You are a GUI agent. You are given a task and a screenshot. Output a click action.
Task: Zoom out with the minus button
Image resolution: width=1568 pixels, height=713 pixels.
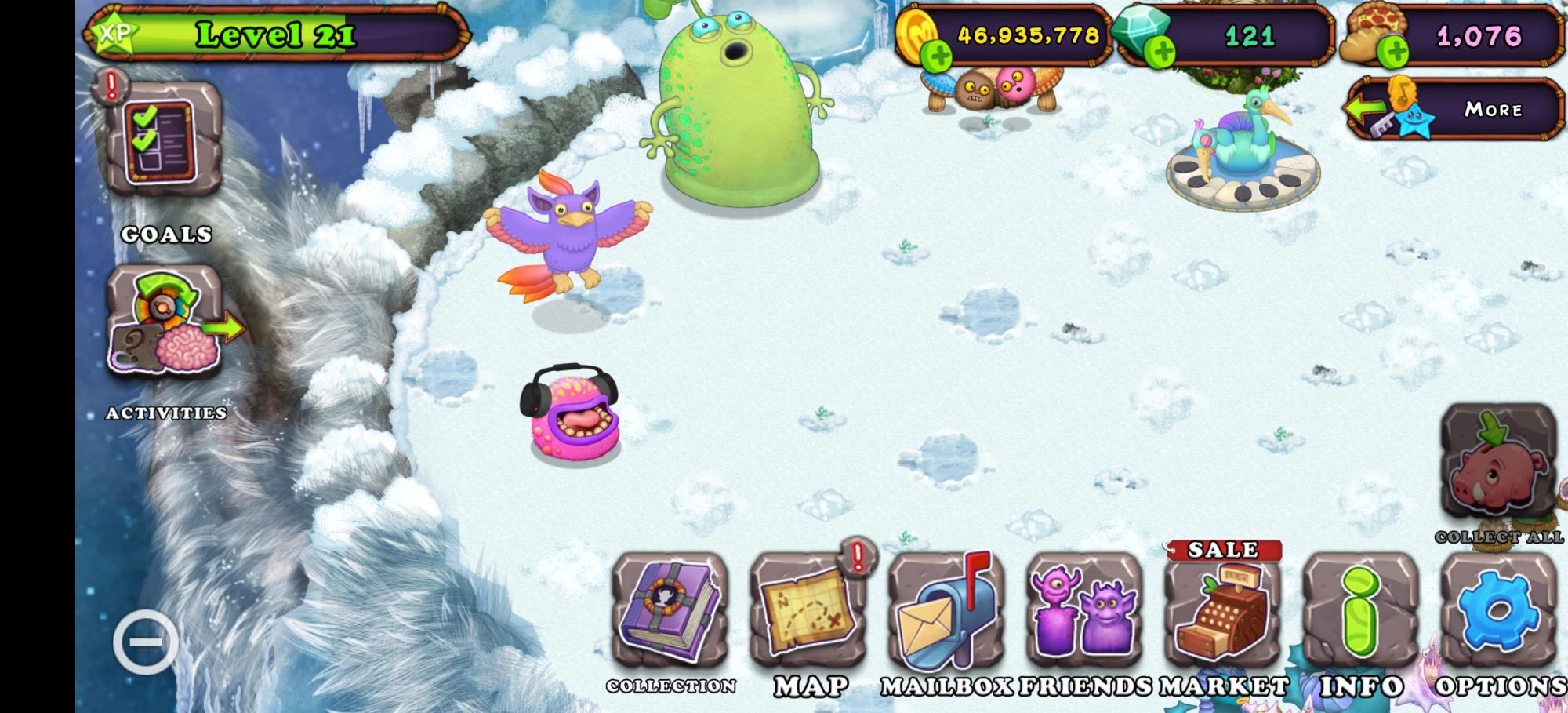click(145, 640)
